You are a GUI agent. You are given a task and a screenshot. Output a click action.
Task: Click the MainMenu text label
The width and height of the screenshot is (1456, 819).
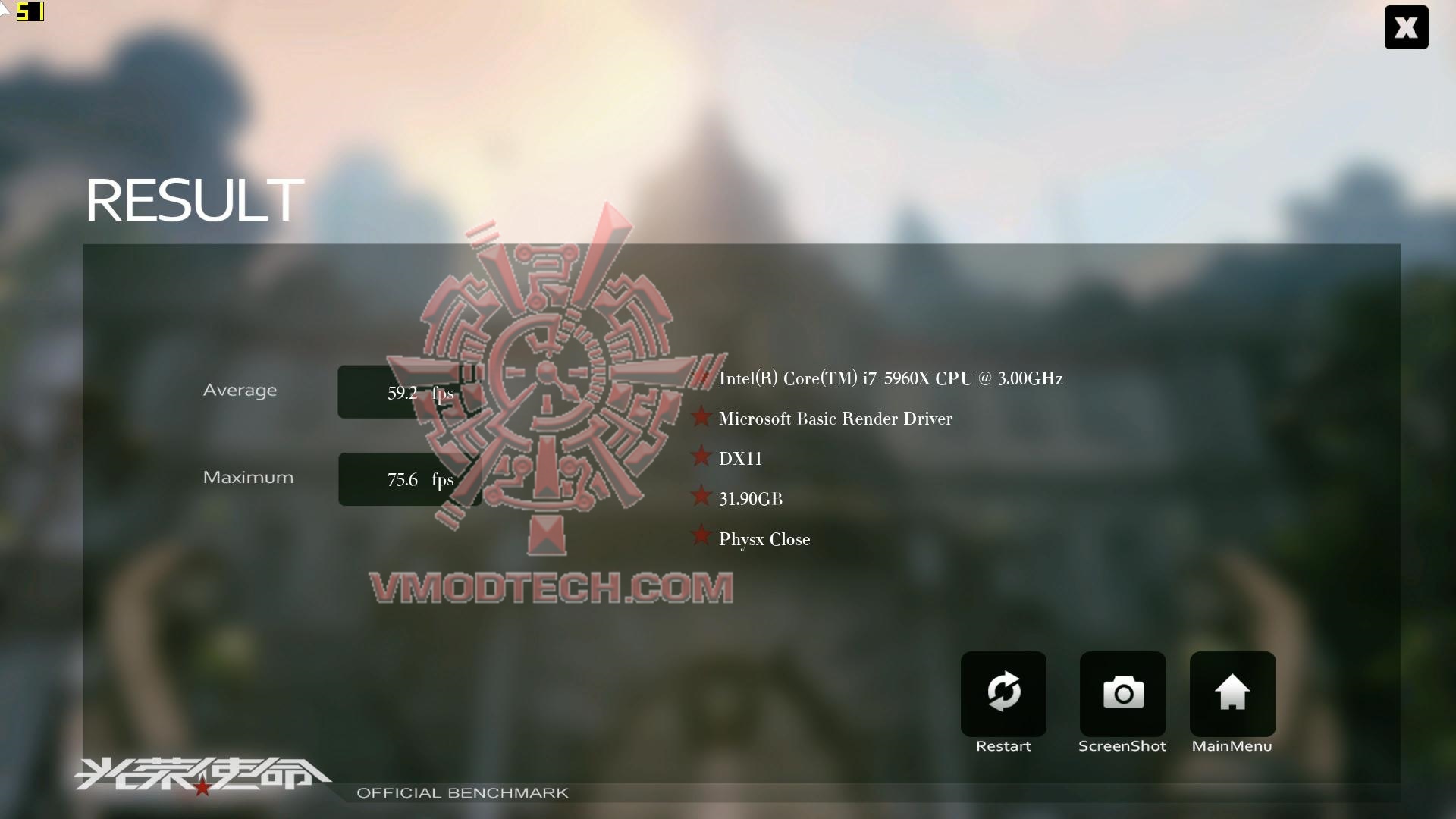(x=1232, y=745)
